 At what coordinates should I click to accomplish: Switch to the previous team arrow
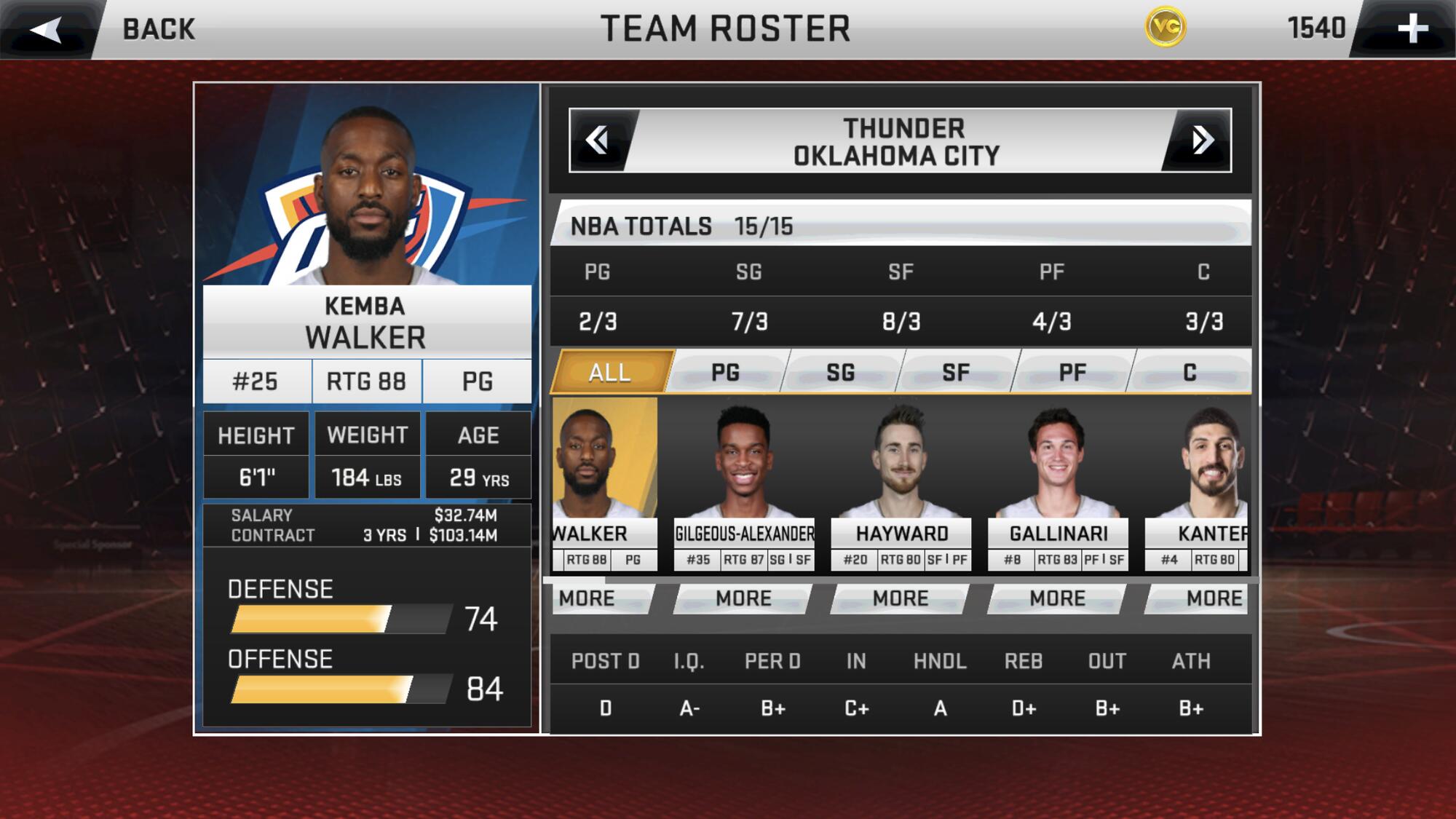tap(598, 140)
